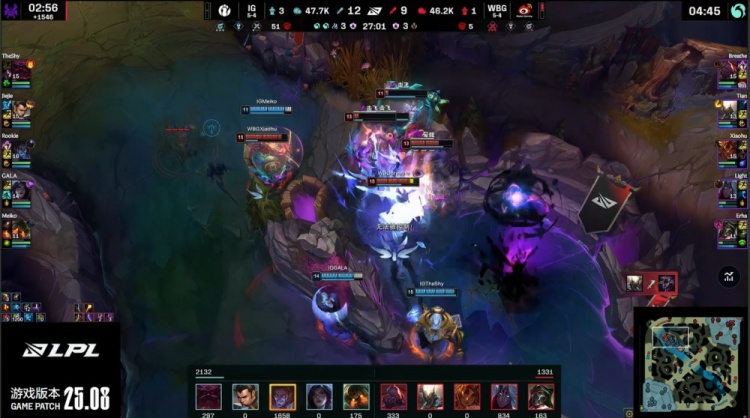This screenshot has width=750, height=418.
Task: Click the red-side portrait showing 834 damage
Action: pos(505,396)
